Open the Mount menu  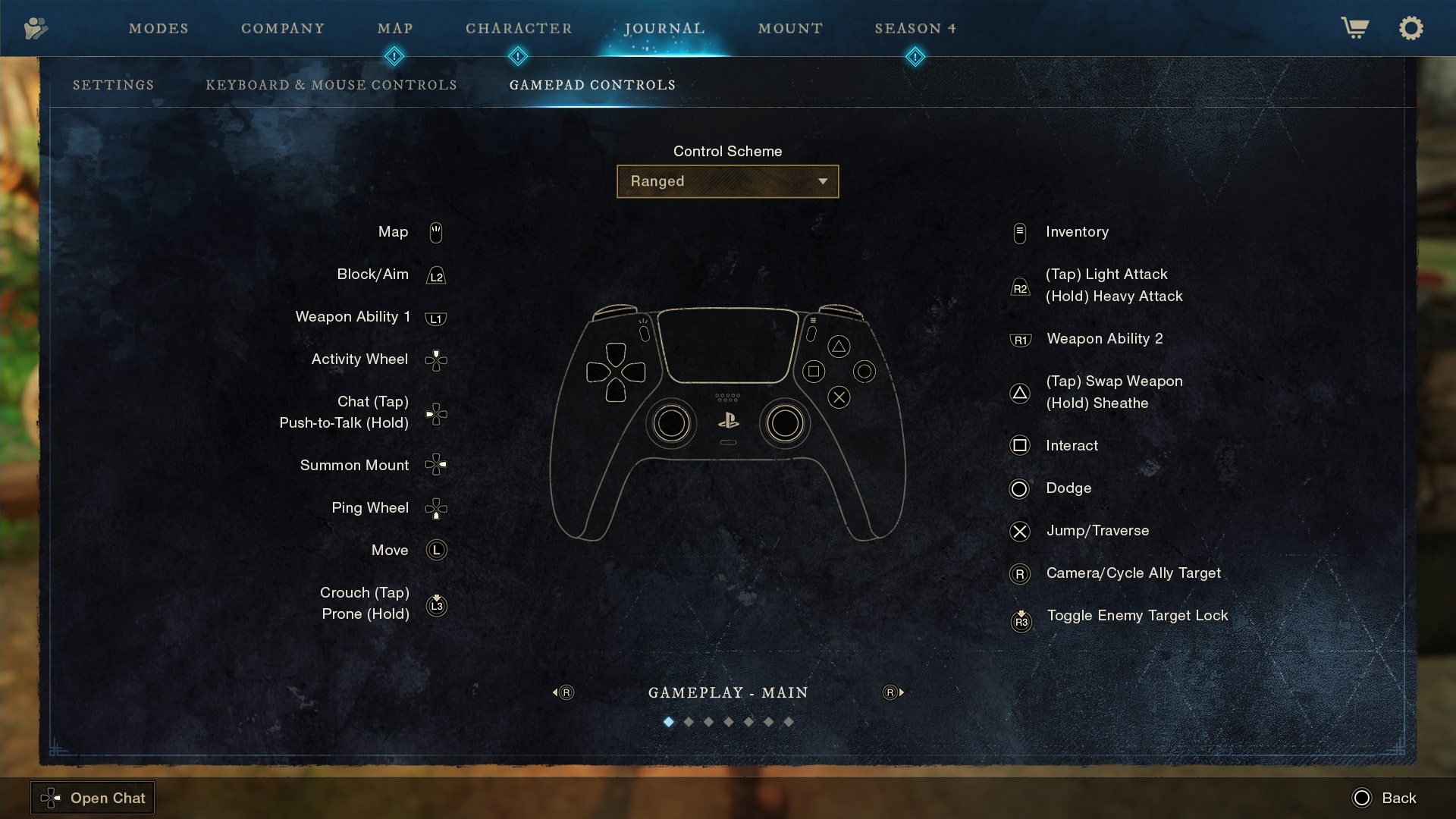click(790, 28)
